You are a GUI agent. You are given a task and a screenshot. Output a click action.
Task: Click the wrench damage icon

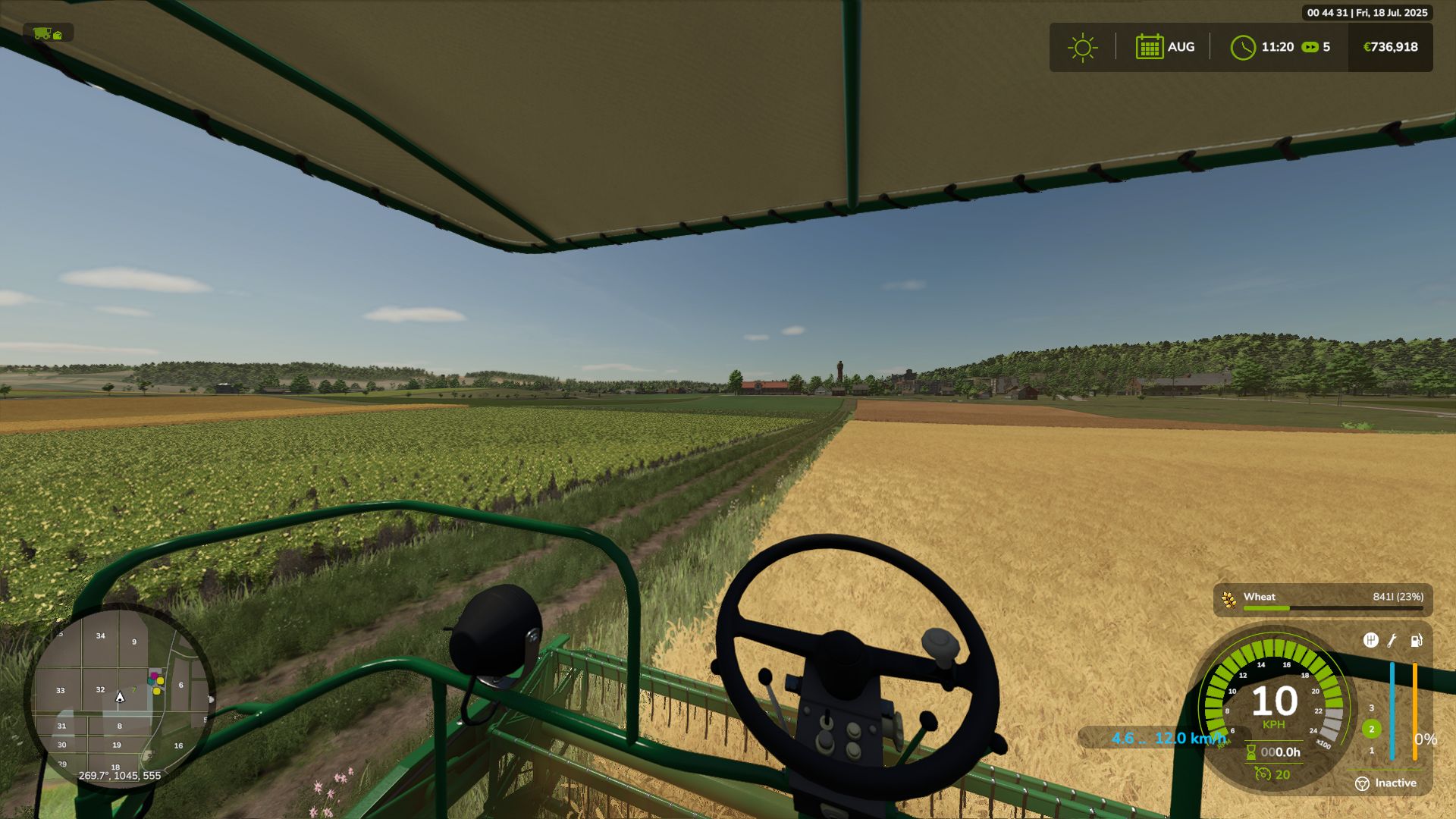1392,641
